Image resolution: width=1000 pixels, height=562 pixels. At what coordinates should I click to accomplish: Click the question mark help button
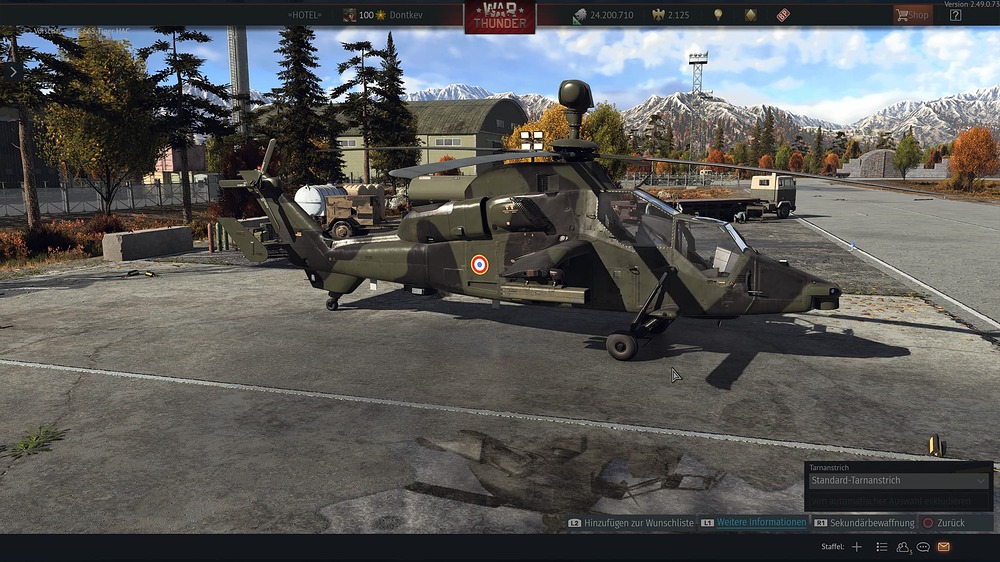(x=956, y=15)
